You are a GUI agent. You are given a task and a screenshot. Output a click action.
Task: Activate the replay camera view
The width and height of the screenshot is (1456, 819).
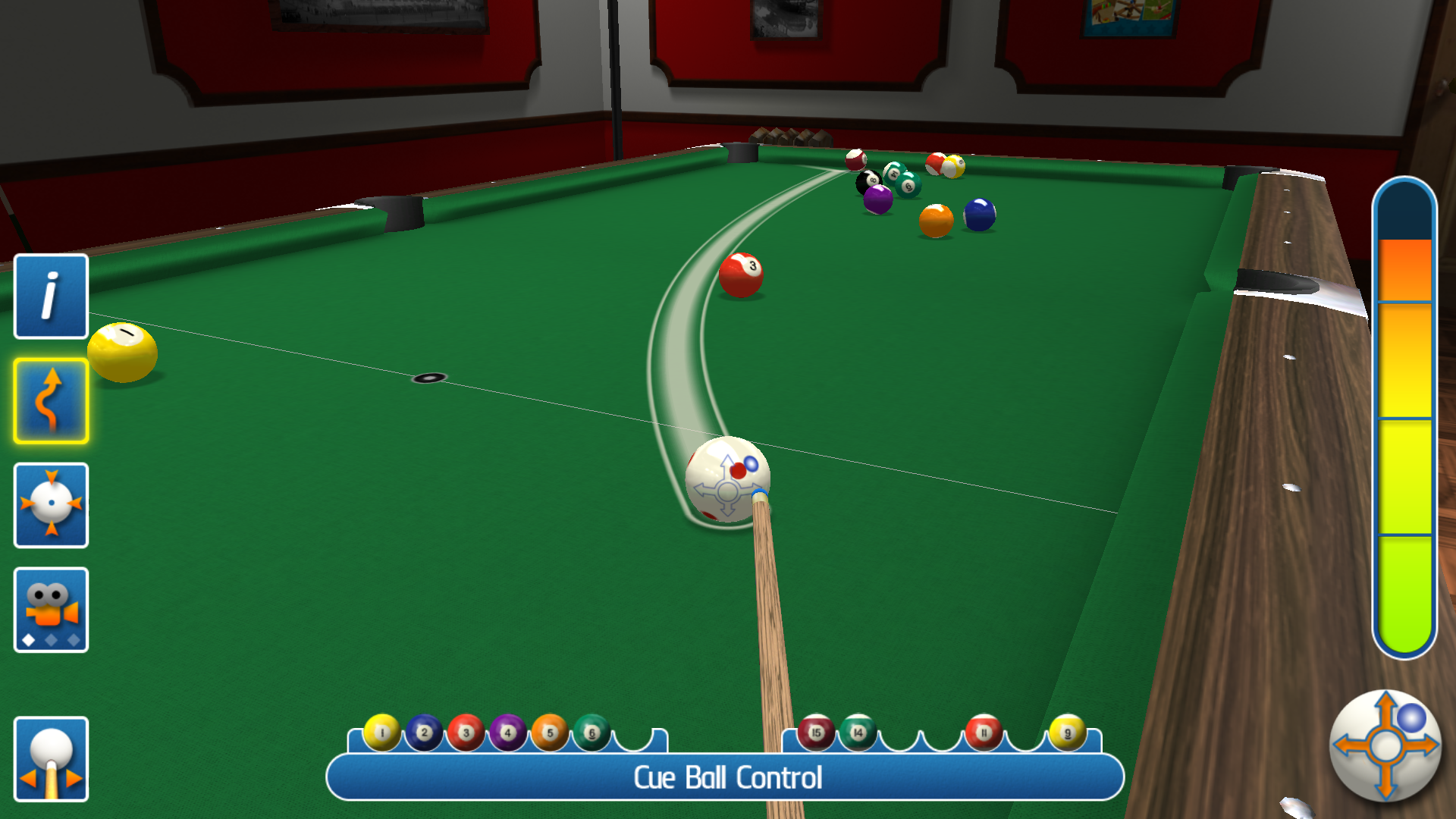(x=50, y=610)
